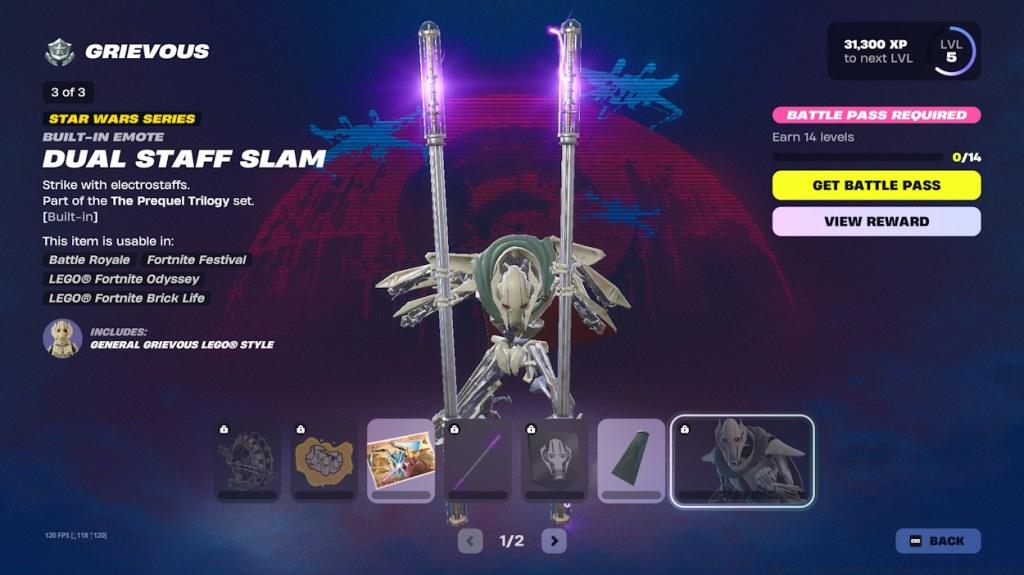View the General Grievous LEGO style icon
The width and height of the screenshot is (1024, 575).
point(62,338)
